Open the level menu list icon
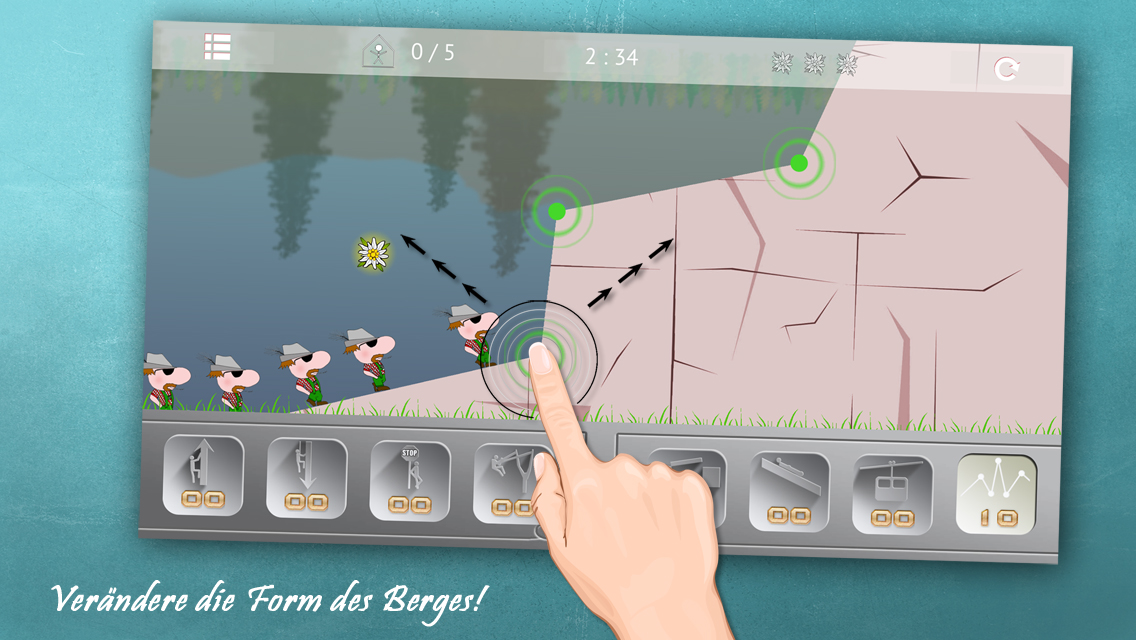This screenshot has height=640, width=1136. coord(217,47)
